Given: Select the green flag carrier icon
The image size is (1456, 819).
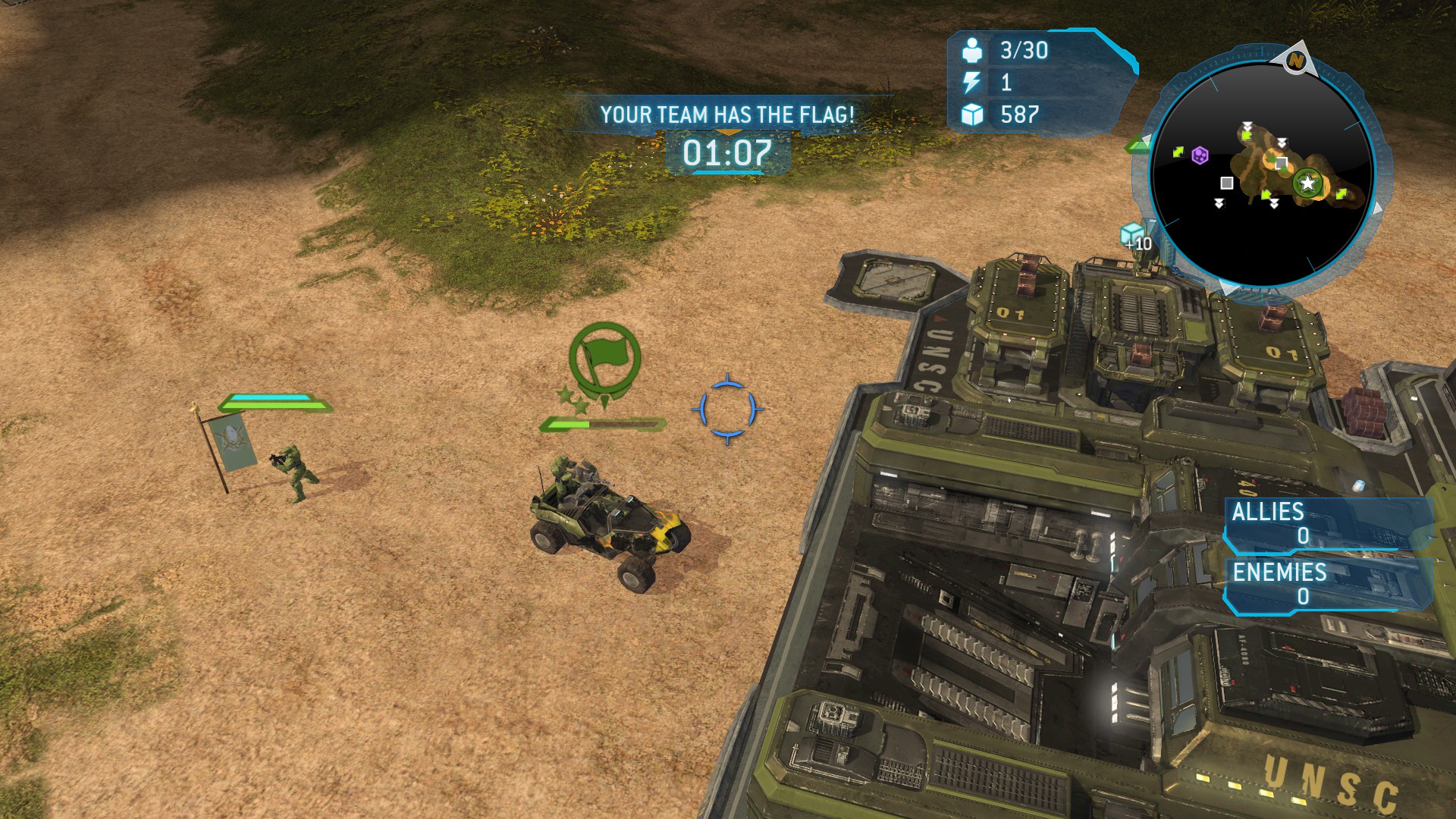Looking at the screenshot, I should click(x=604, y=357).
